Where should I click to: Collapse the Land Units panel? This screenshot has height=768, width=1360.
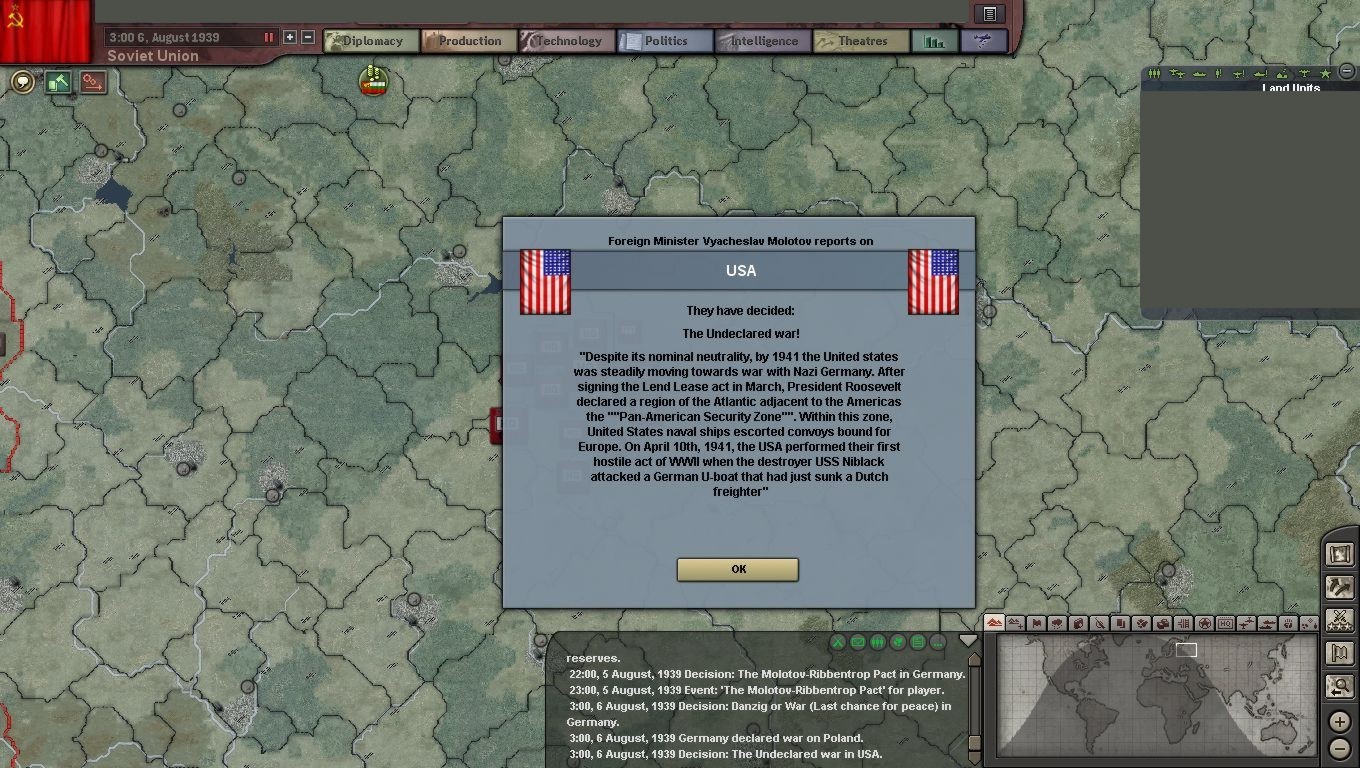1346,73
